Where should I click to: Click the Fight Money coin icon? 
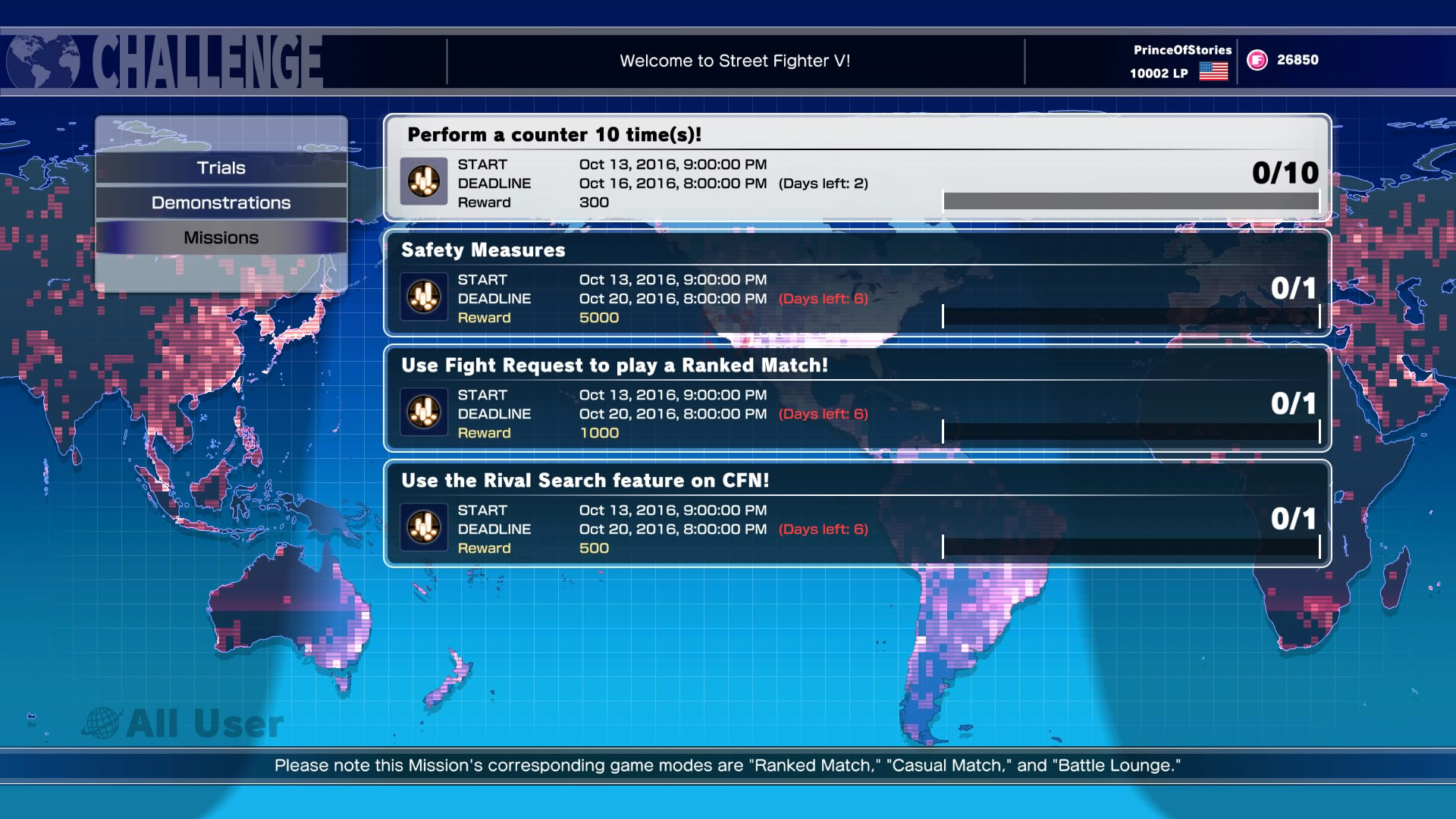click(1255, 60)
